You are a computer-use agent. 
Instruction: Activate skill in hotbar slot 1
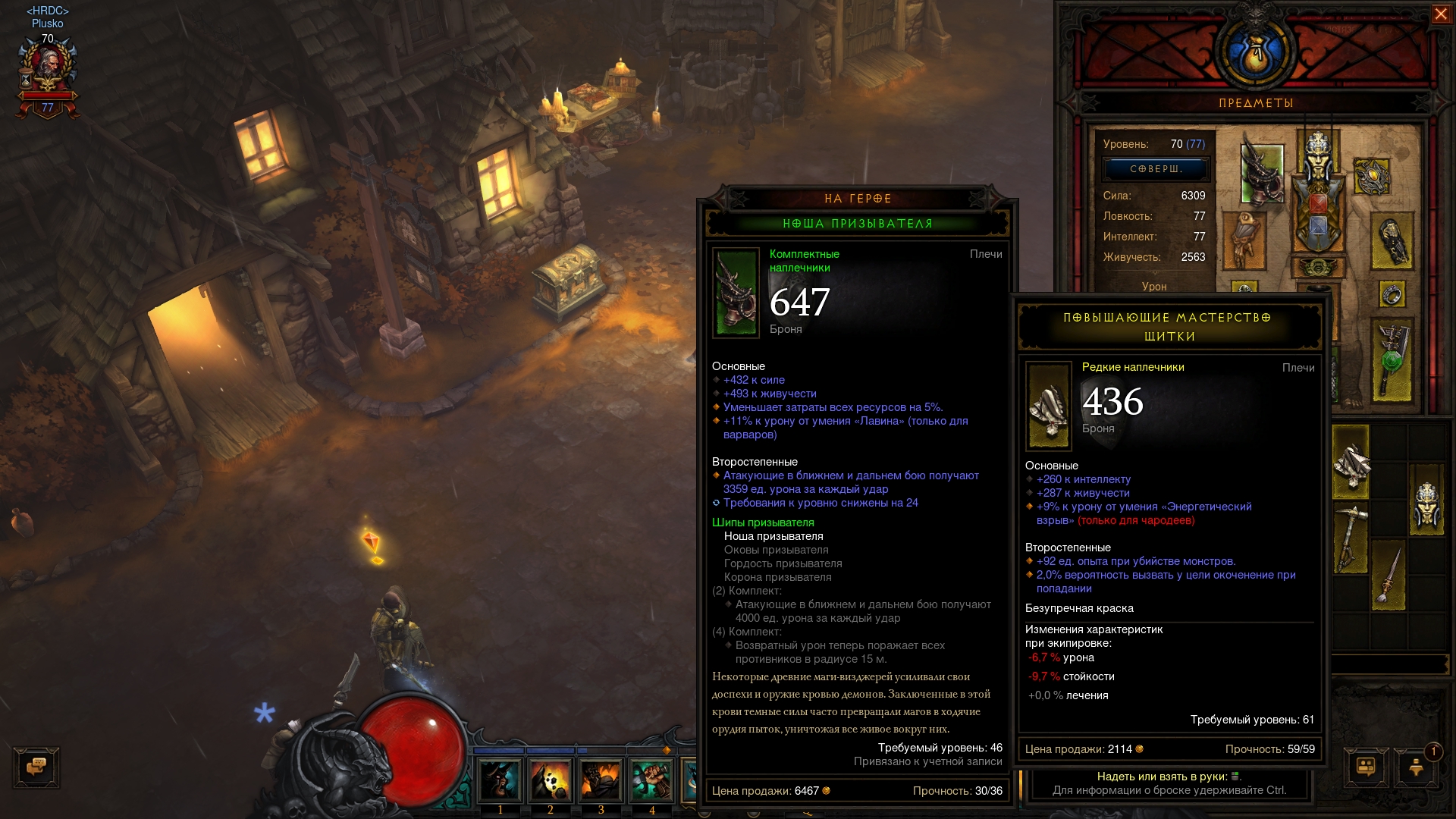500,780
